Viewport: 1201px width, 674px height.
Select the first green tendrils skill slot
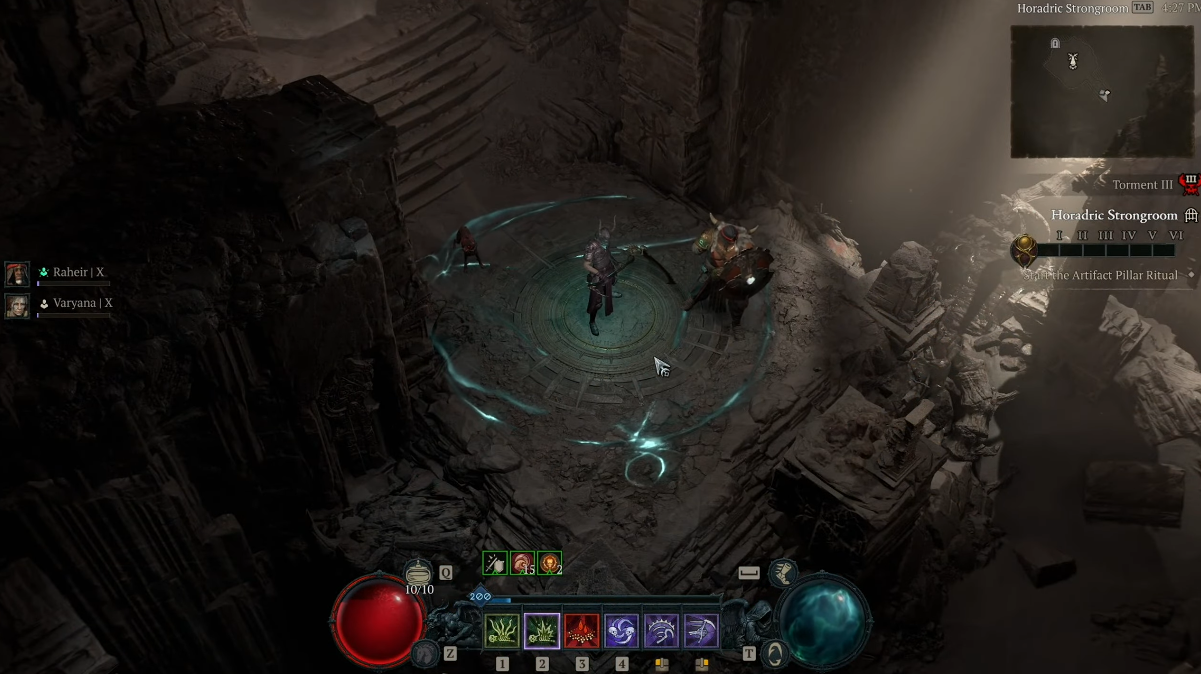502,631
